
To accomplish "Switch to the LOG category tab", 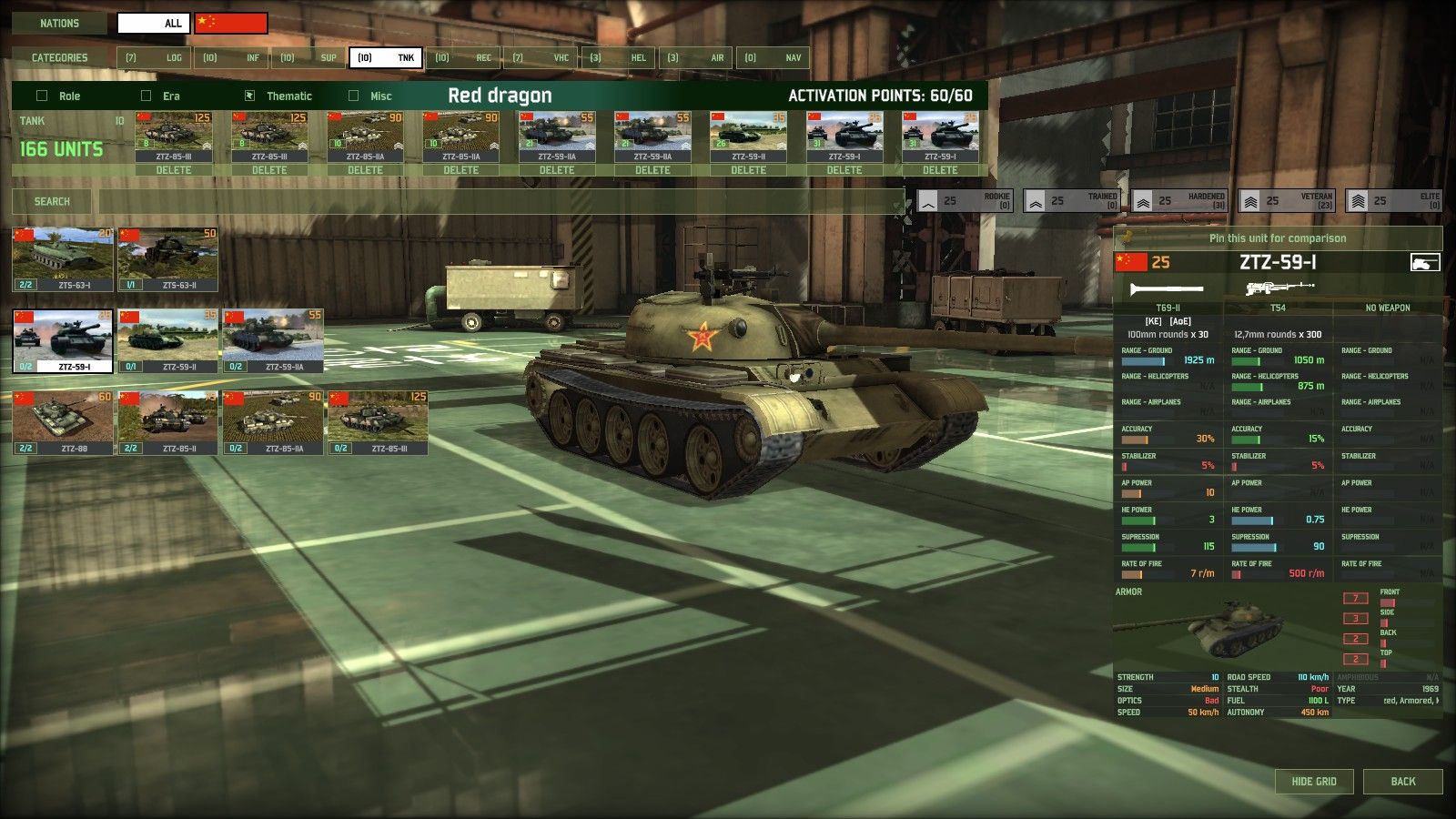I will pos(153,57).
